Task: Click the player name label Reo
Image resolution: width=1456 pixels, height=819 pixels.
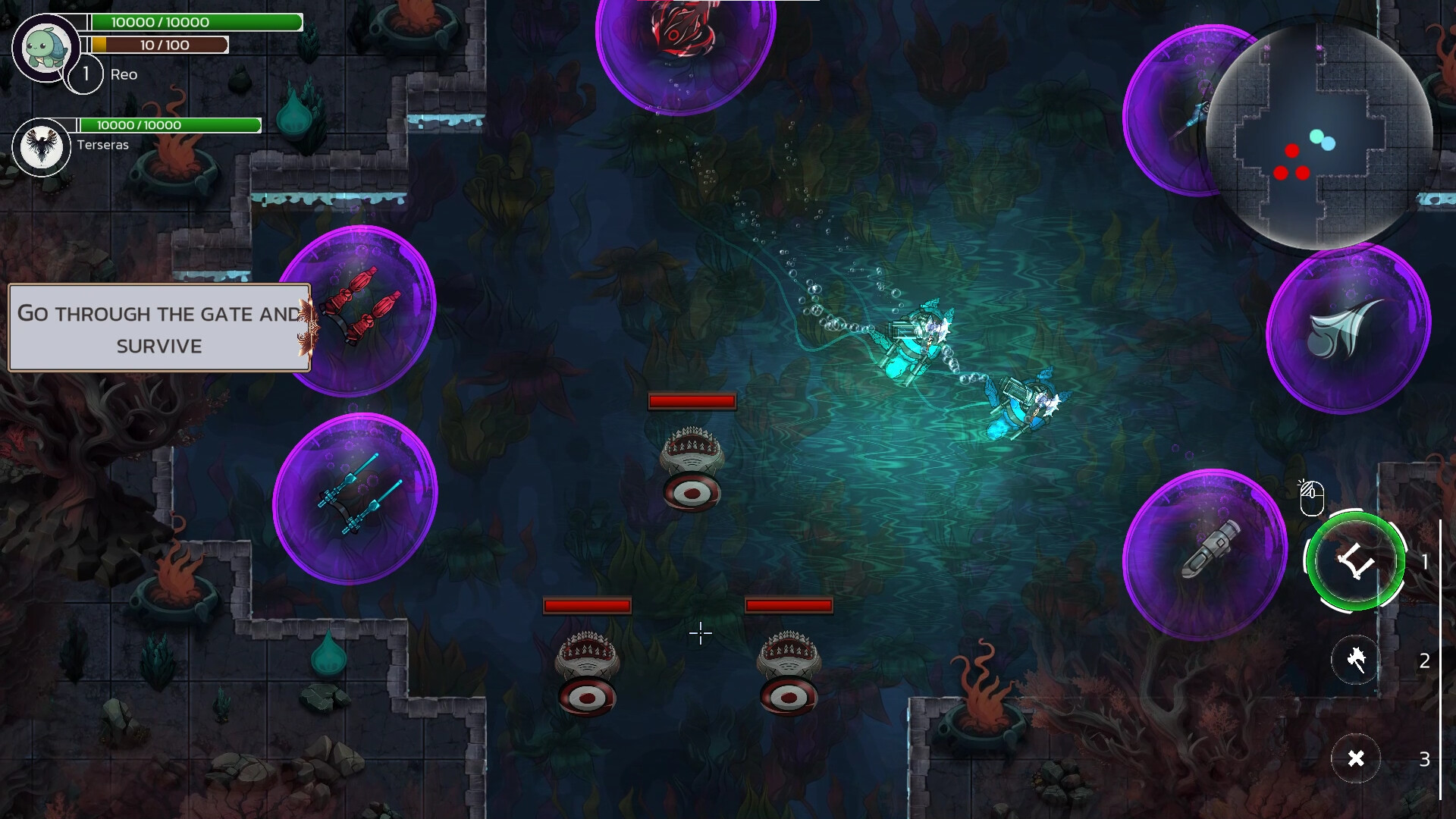Action: [124, 74]
